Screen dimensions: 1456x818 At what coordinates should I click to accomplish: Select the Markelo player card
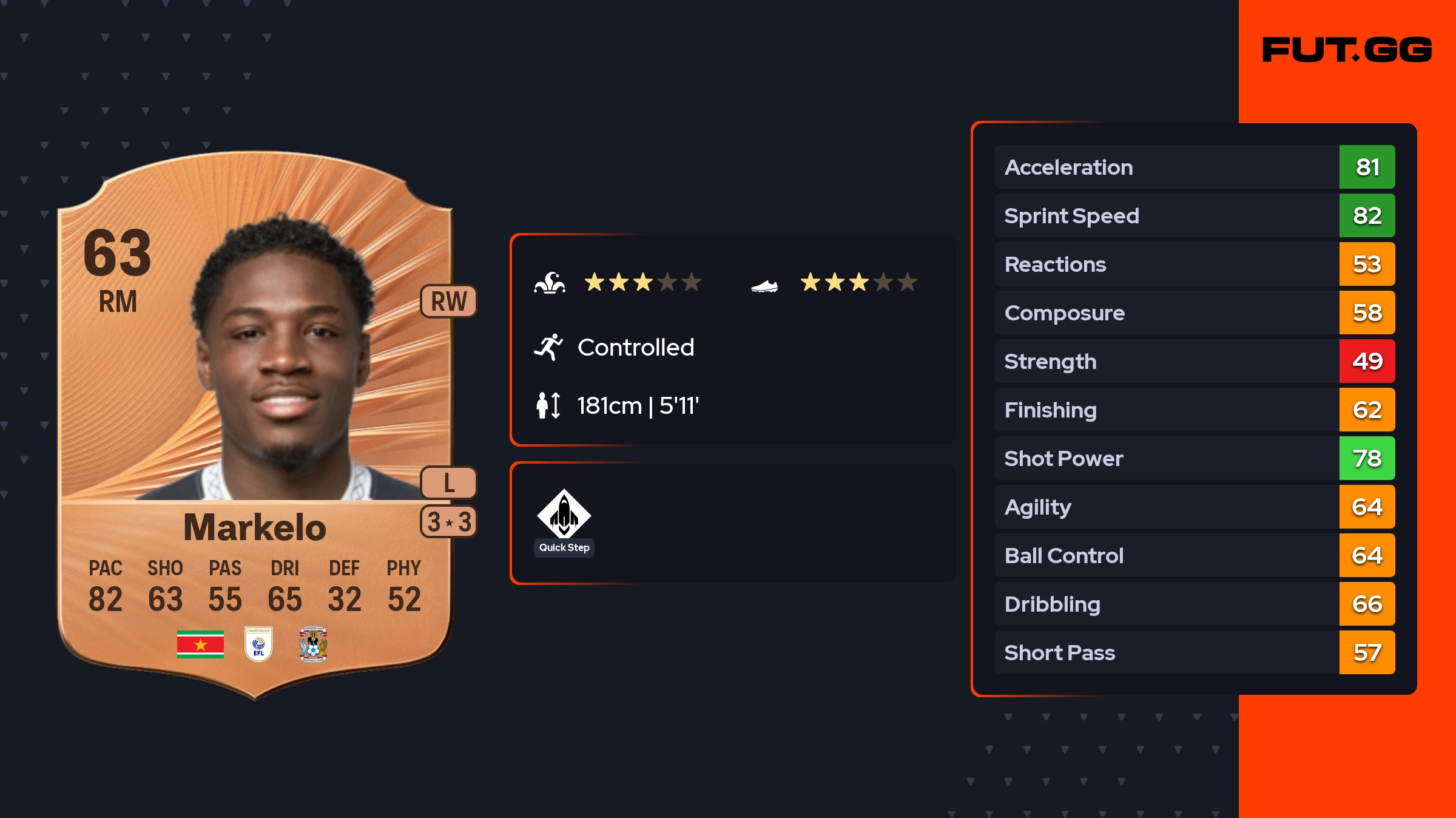[255, 425]
